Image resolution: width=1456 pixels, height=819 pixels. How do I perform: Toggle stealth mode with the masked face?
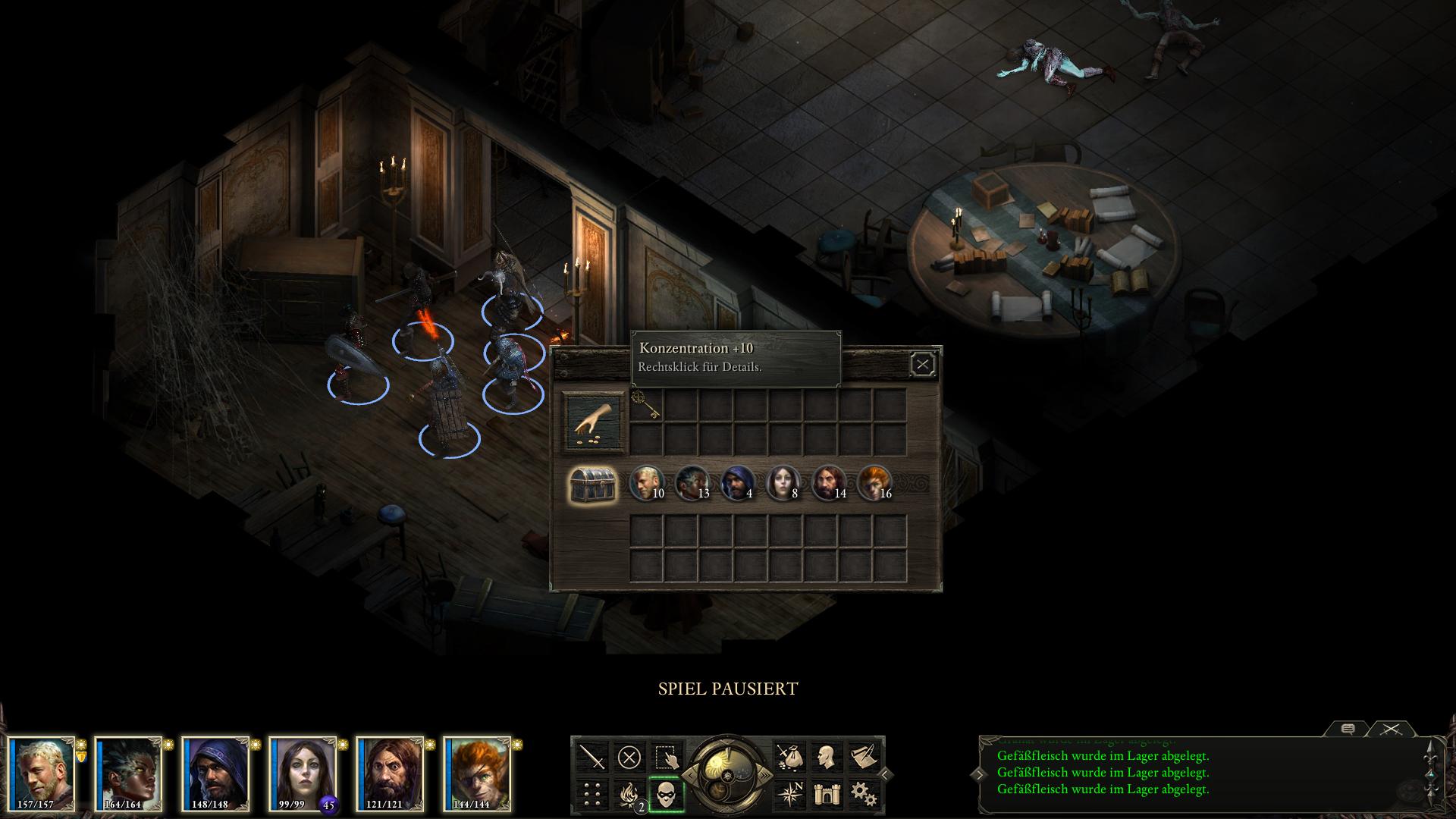[x=667, y=795]
